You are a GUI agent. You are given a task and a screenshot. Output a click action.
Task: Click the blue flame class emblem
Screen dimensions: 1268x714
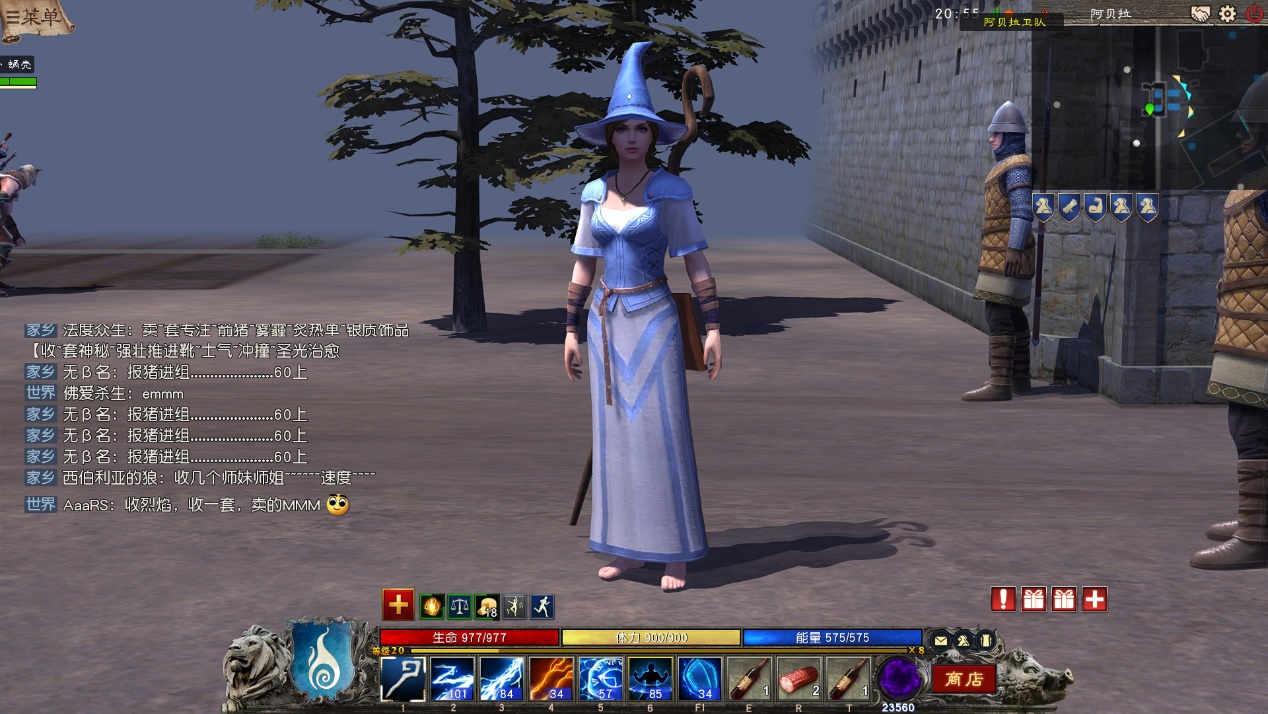point(318,661)
